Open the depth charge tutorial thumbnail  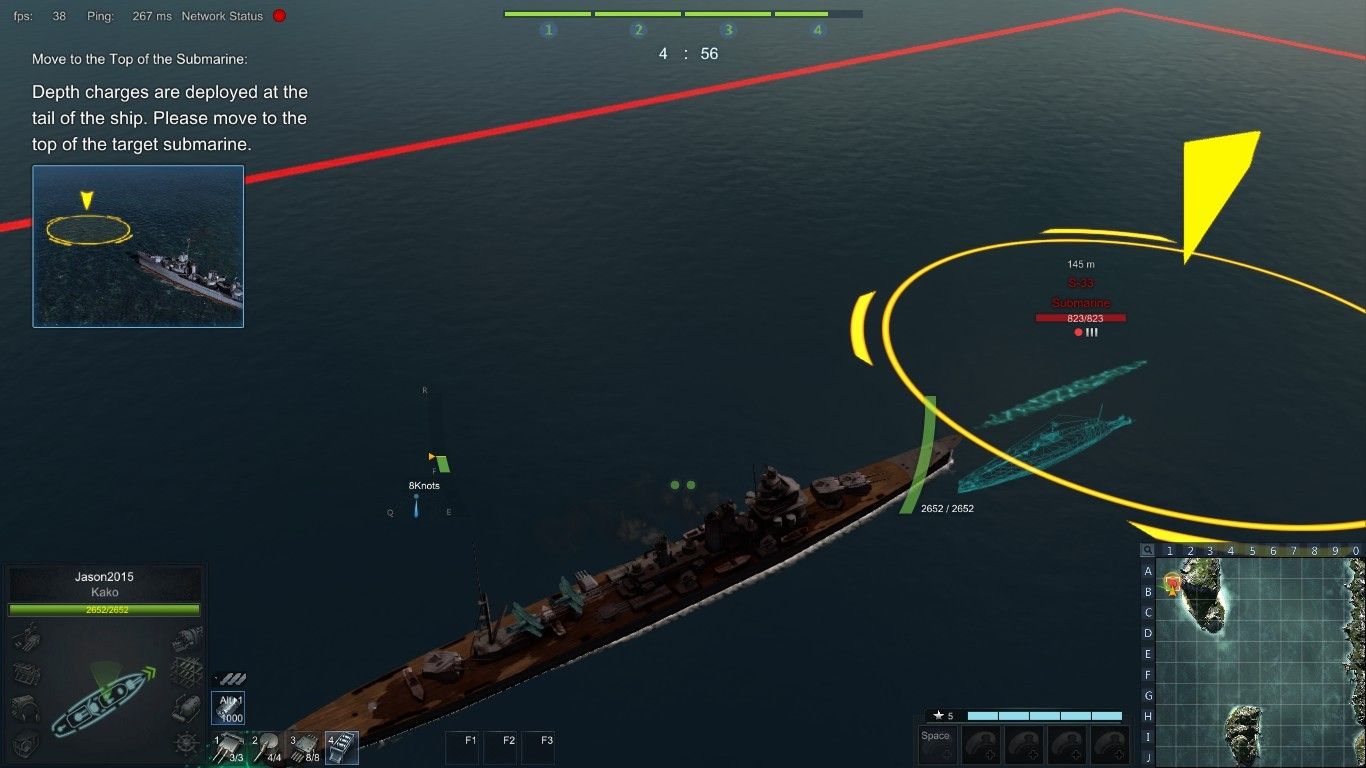(138, 246)
